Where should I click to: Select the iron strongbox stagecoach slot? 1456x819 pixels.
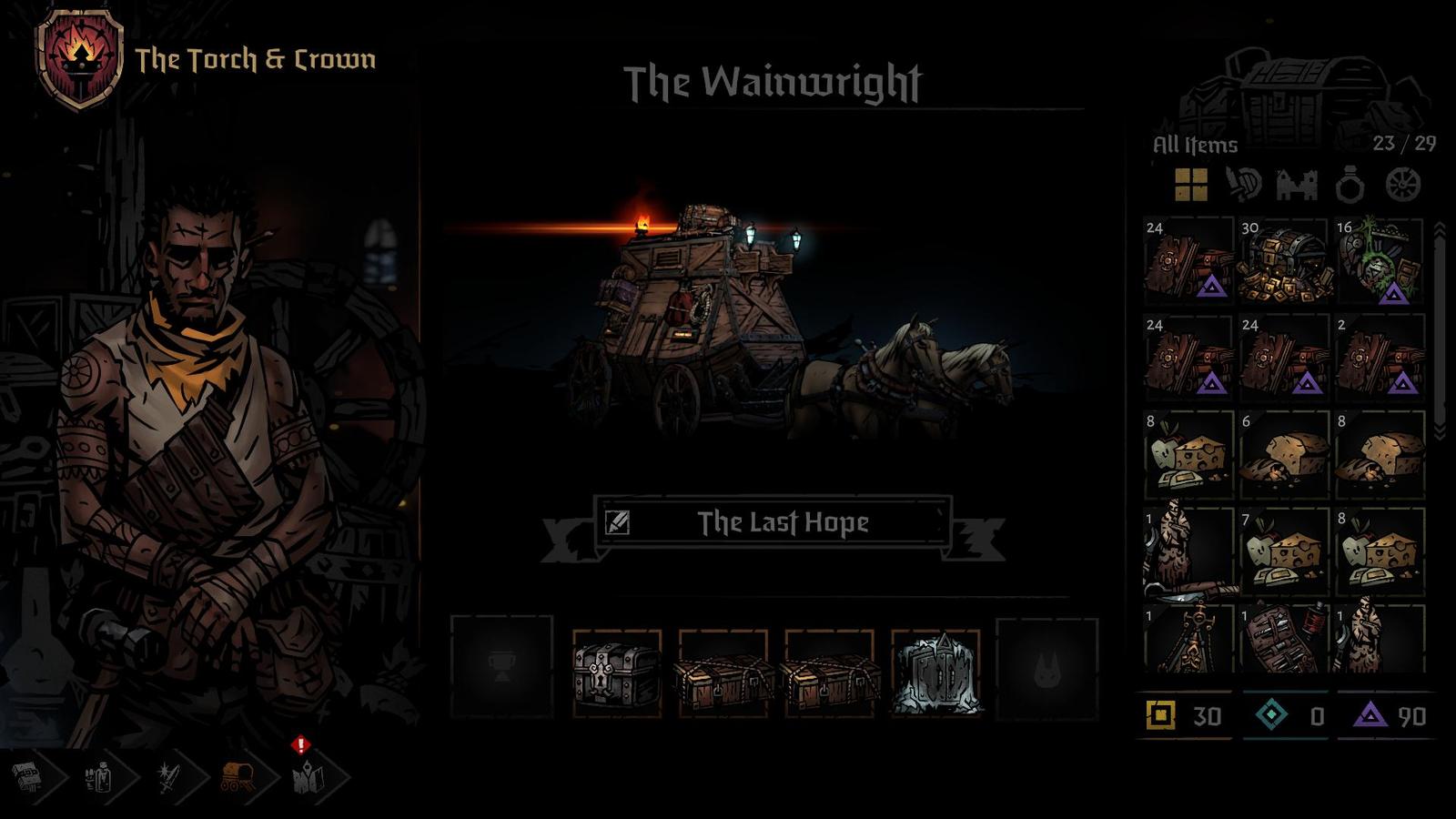tap(617, 672)
